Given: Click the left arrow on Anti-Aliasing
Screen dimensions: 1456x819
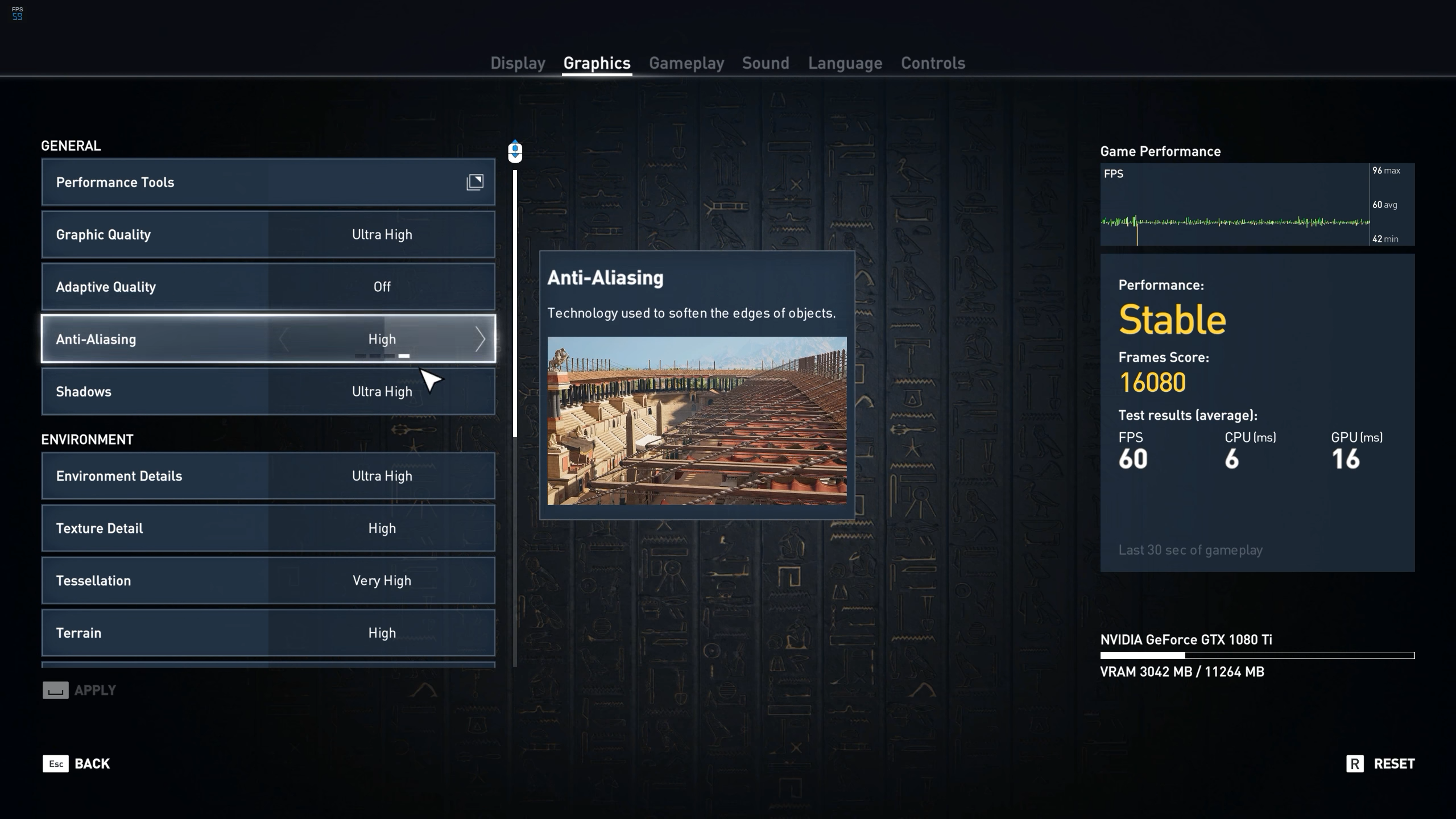Looking at the screenshot, I should click(284, 340).
